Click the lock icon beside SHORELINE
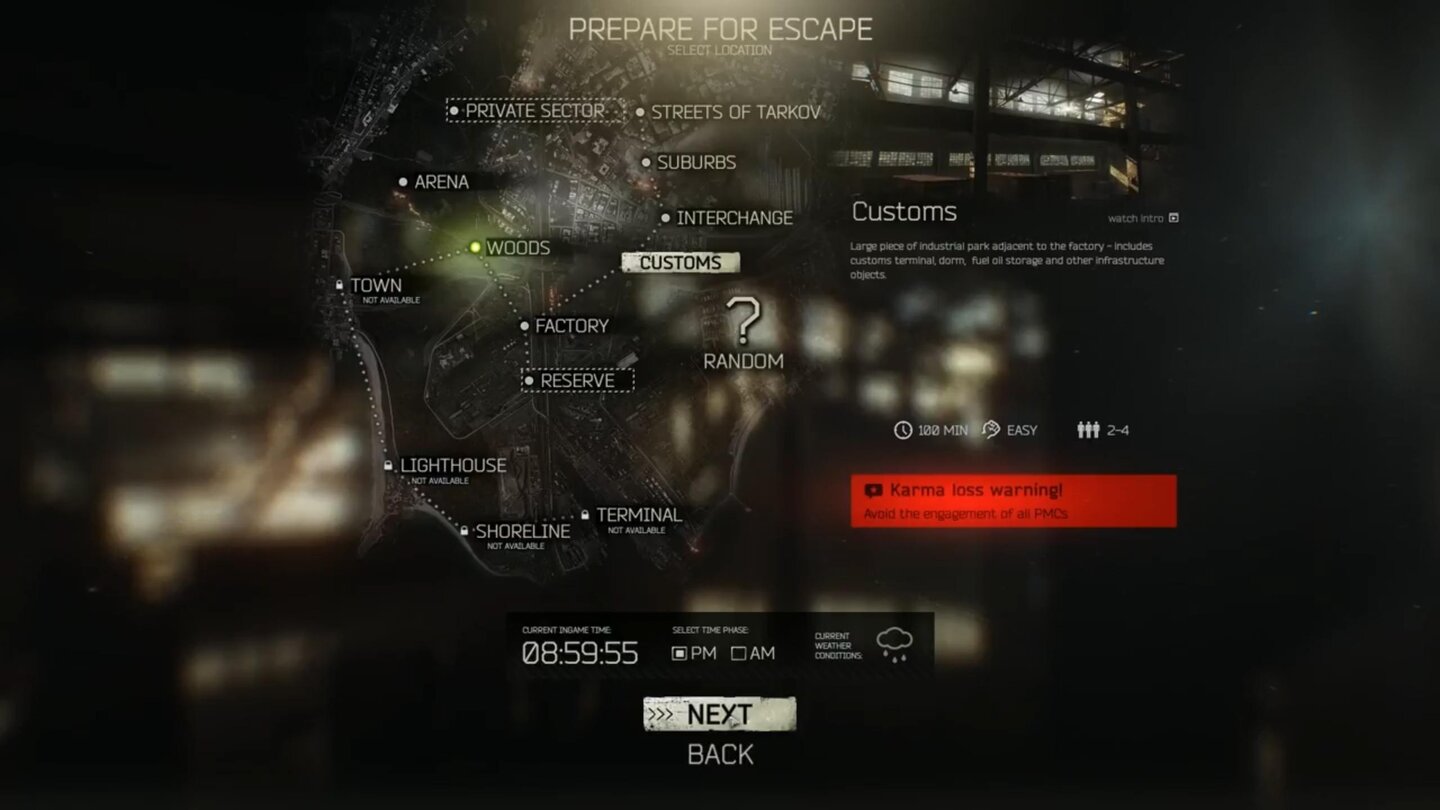Image resolution: width=1440 pixels, height=810 pixels. click(x=464, y=530)
